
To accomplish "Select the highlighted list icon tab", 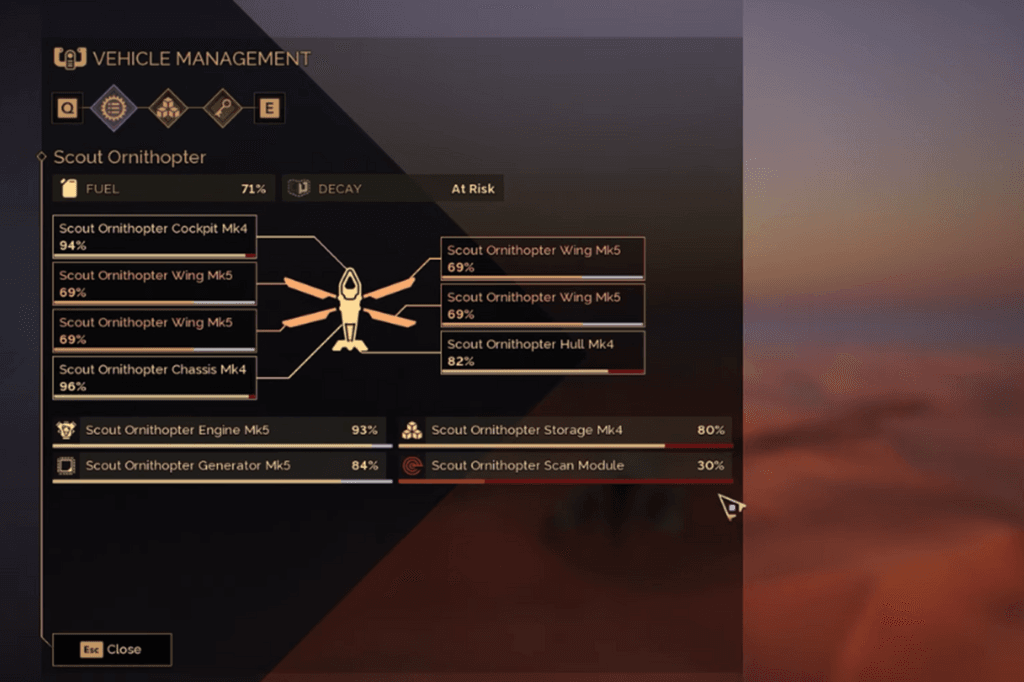I will (x=113, y=108).
